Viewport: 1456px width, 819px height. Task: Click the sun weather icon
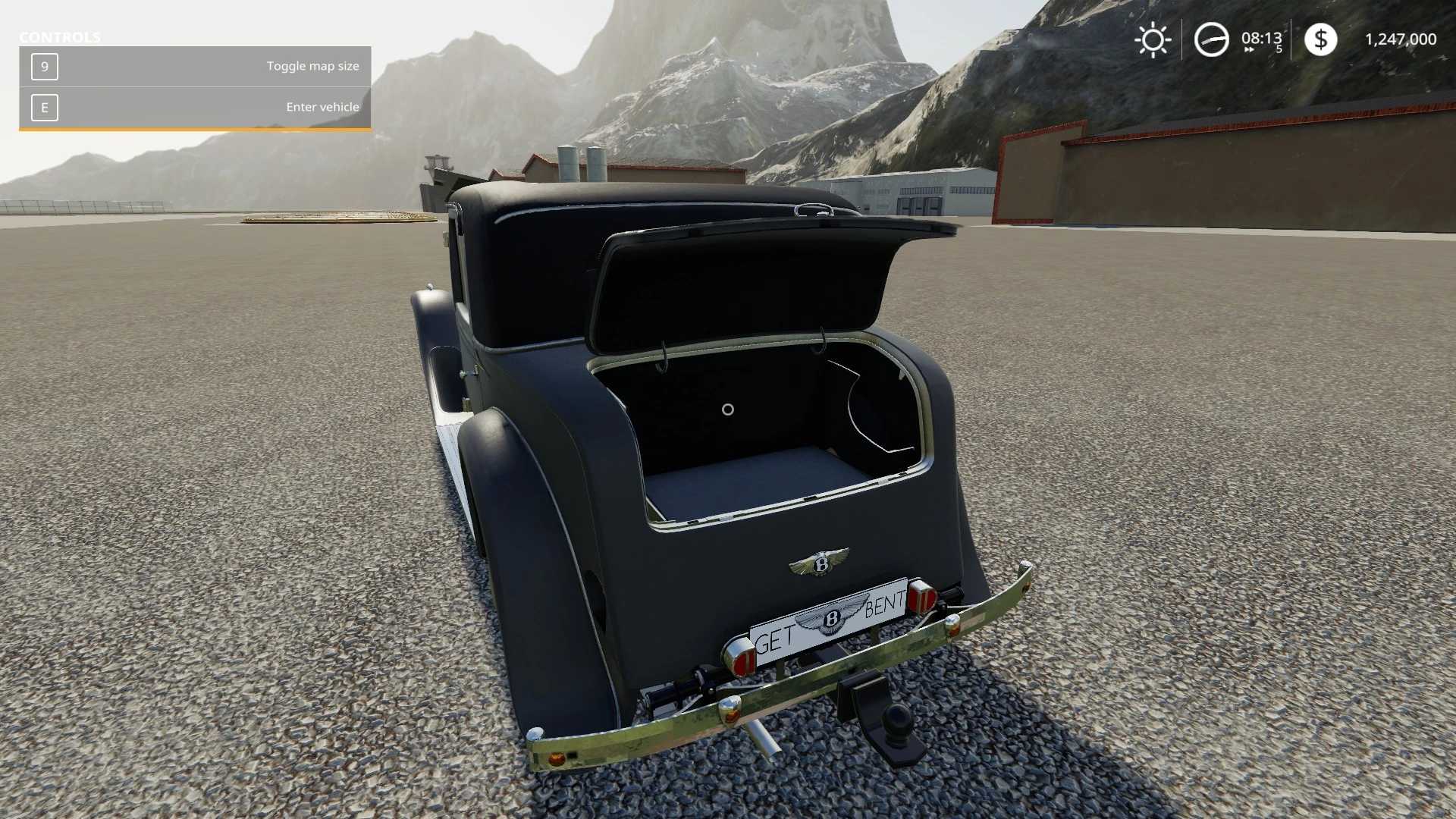click(1153, 39)
